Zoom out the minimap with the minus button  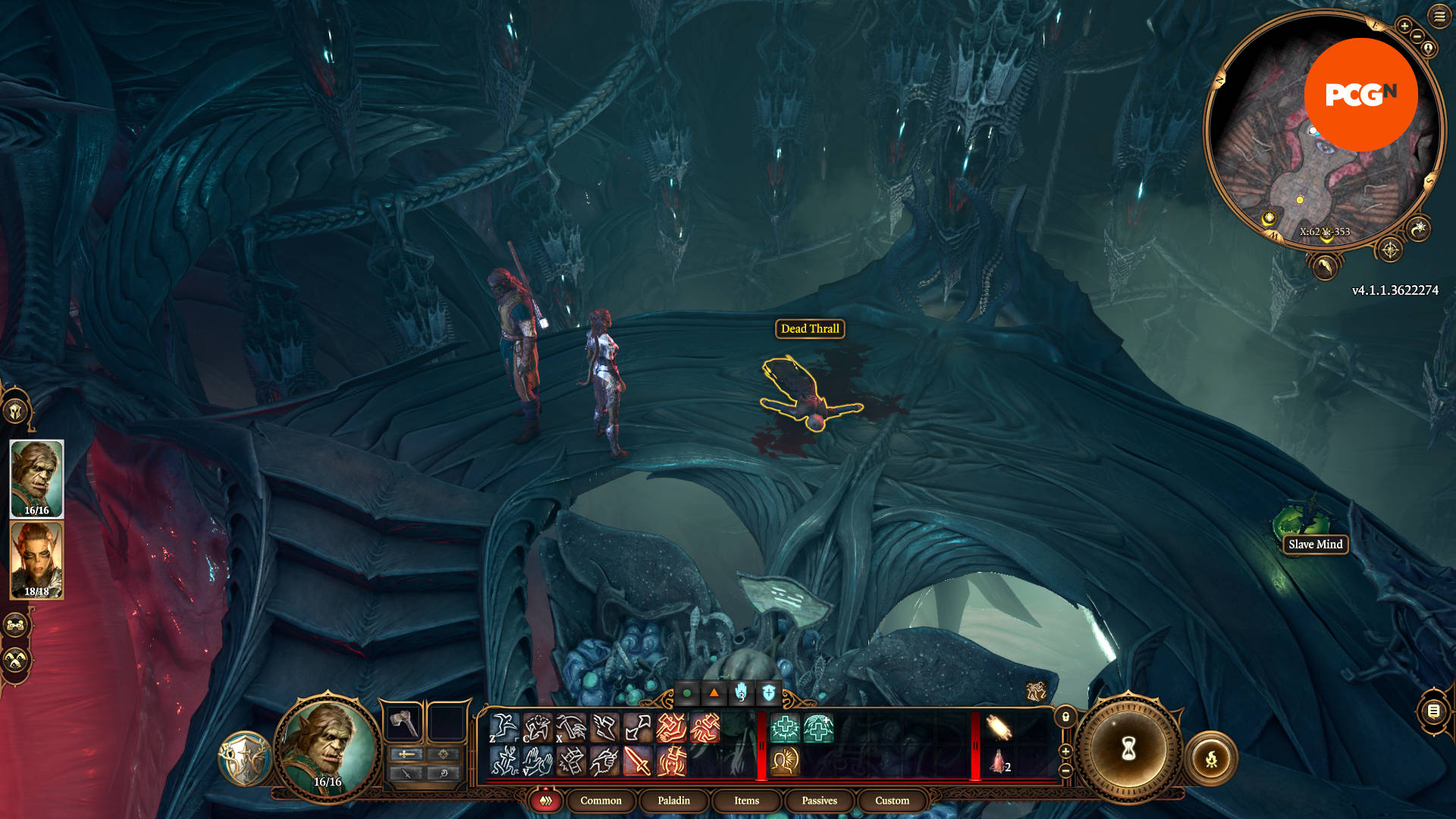(1417, 36)
